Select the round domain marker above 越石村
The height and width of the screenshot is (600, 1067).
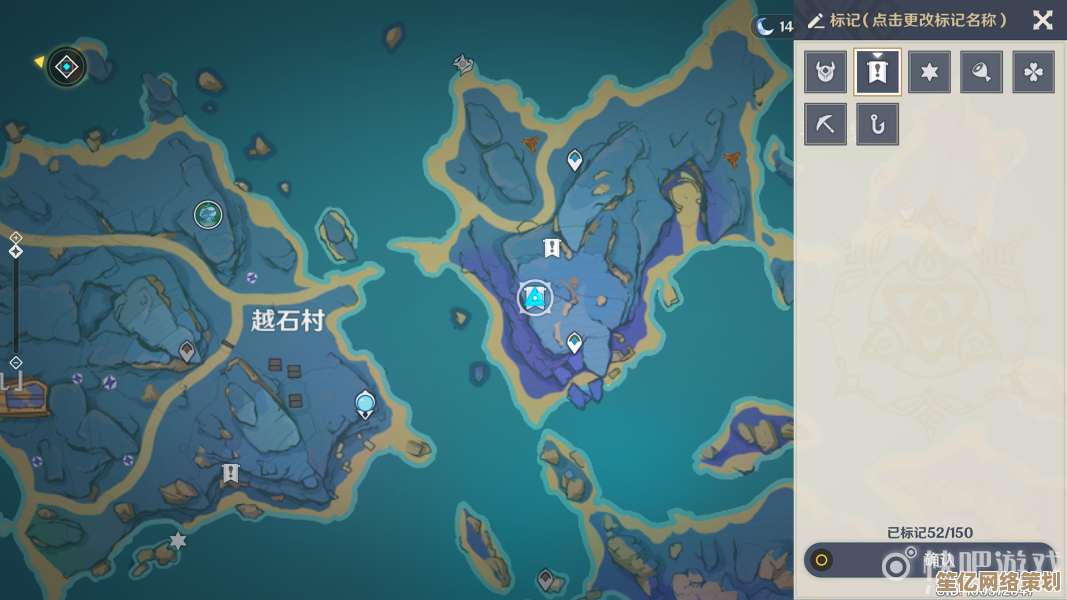[x=208, y=214]
